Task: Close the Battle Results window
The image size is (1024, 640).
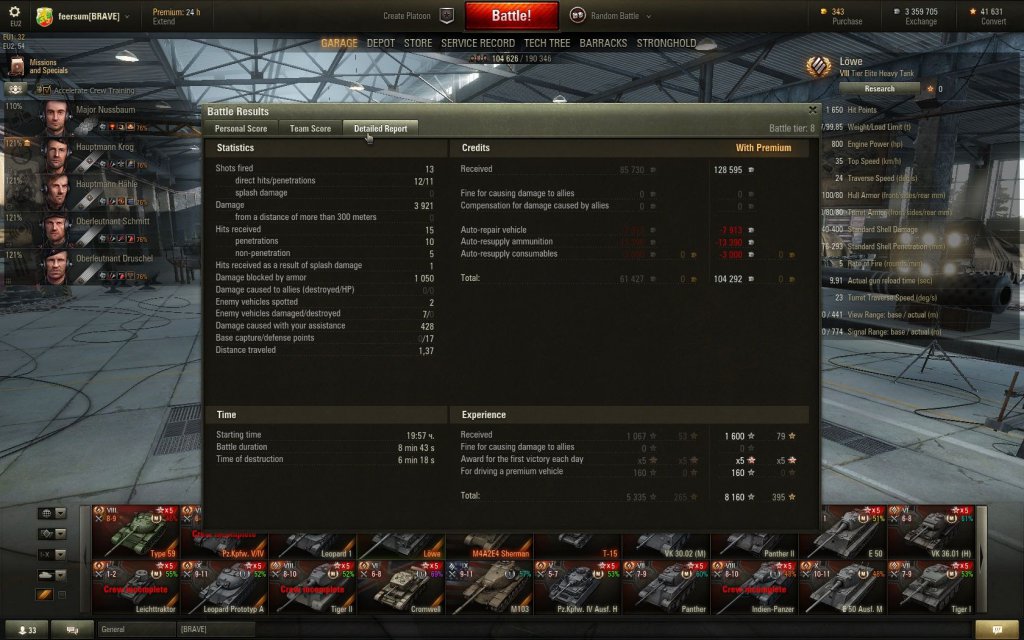Action: click(812, 111)
